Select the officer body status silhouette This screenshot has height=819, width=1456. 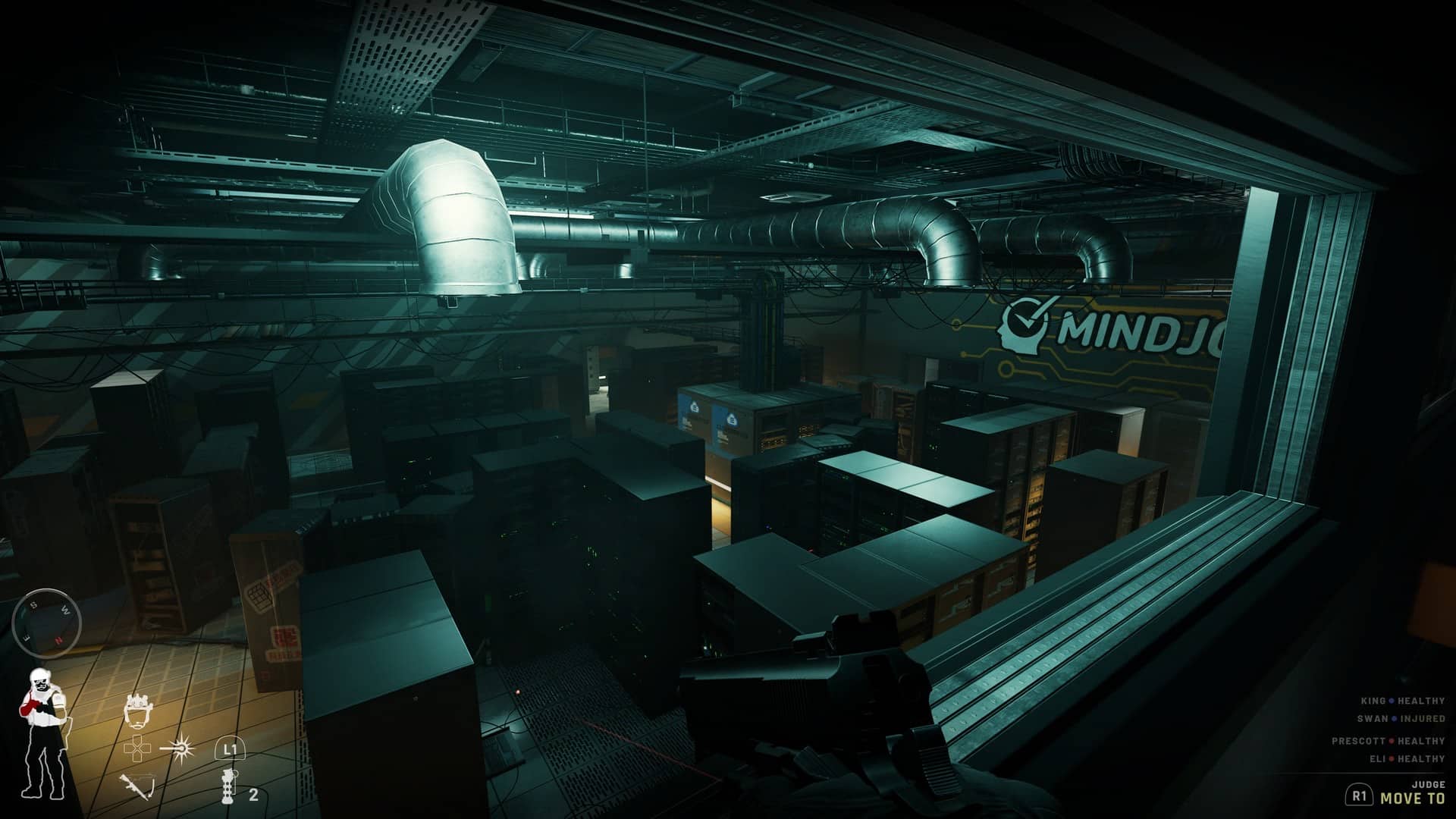tap(42, 733)
